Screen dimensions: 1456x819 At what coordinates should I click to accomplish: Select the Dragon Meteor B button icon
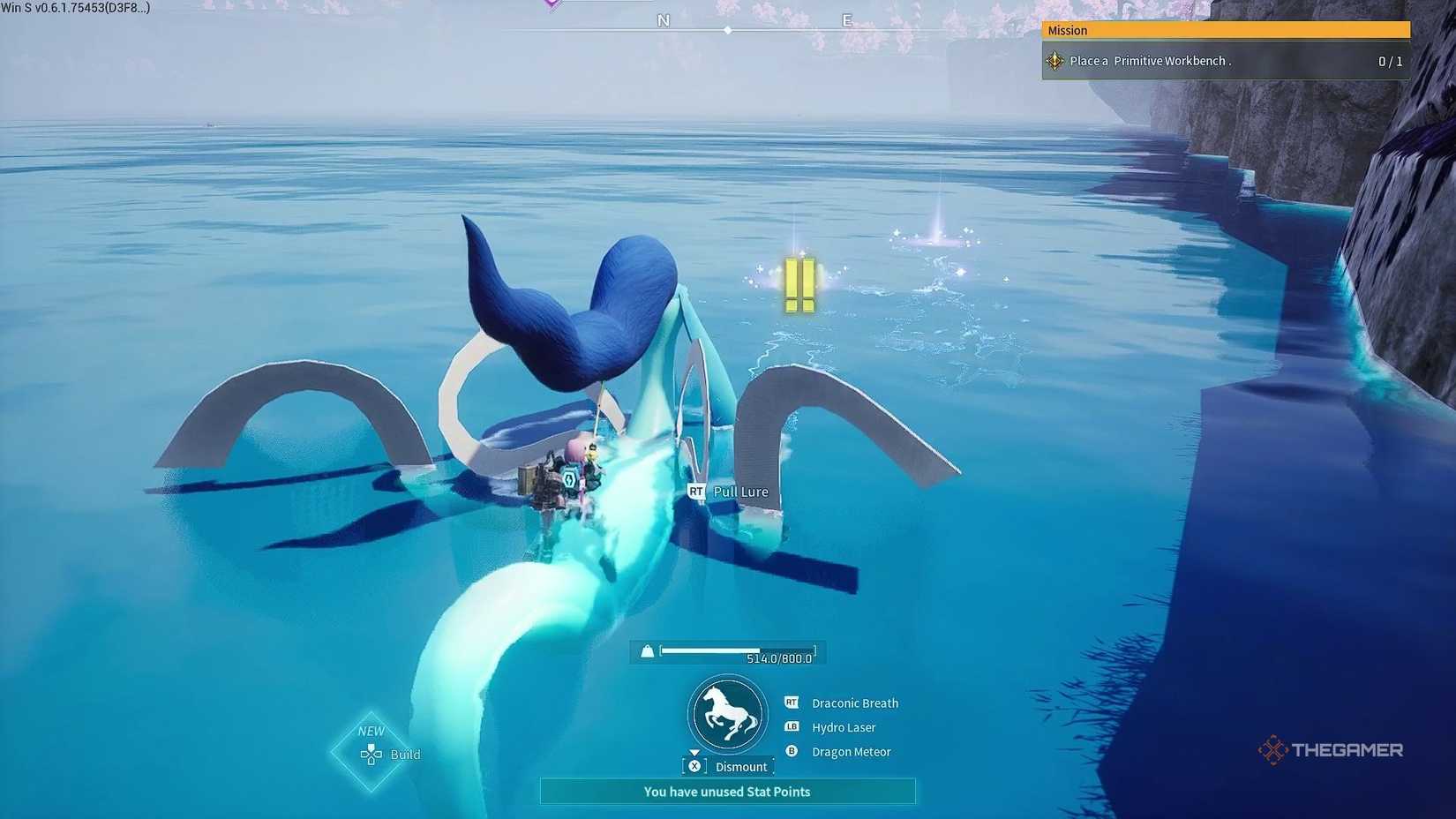(792, 752)
